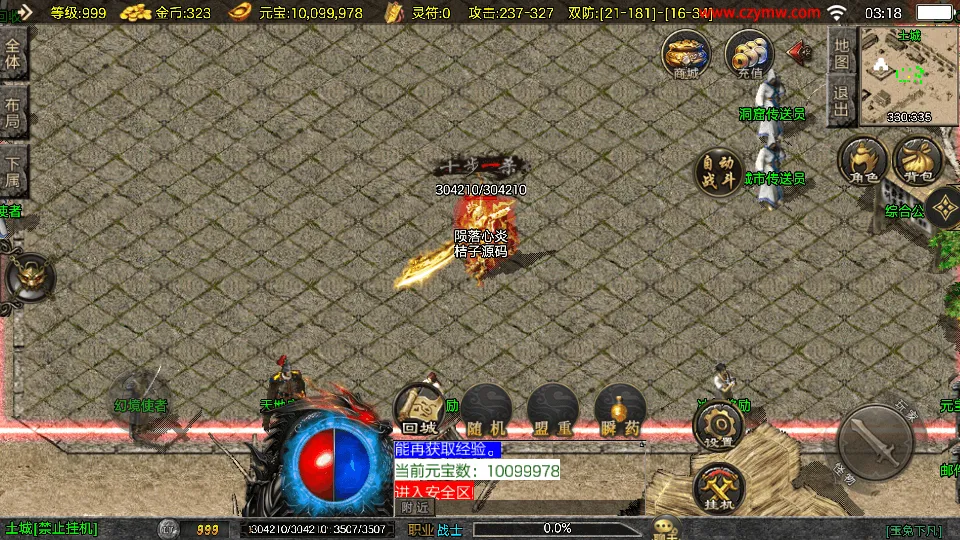Open the 地图 map panel
The image size is (960, 540).
842,52
